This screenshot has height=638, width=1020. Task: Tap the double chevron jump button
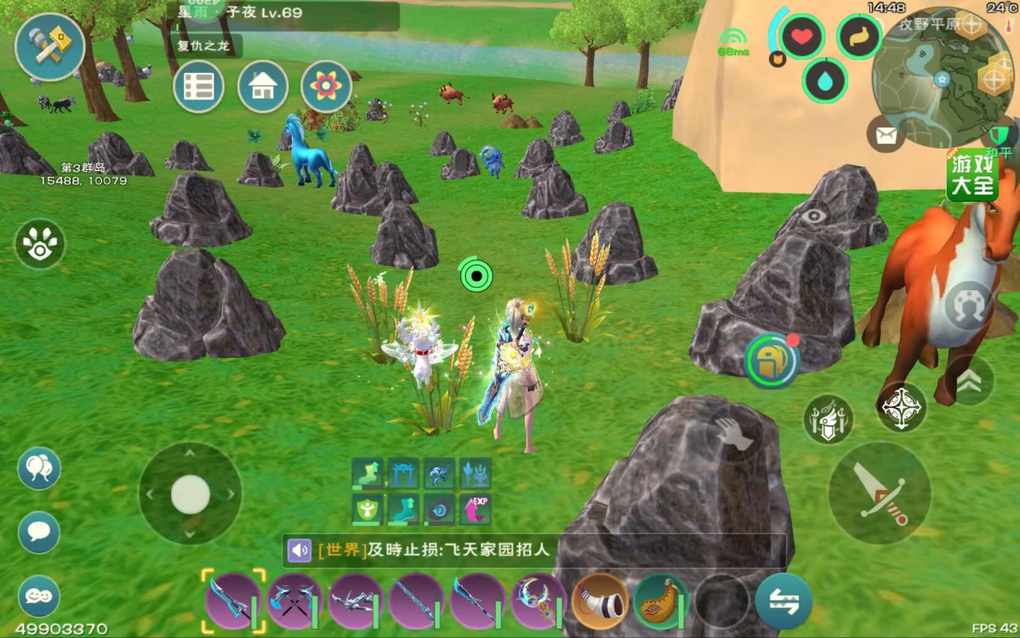click(x=968, y=381)
